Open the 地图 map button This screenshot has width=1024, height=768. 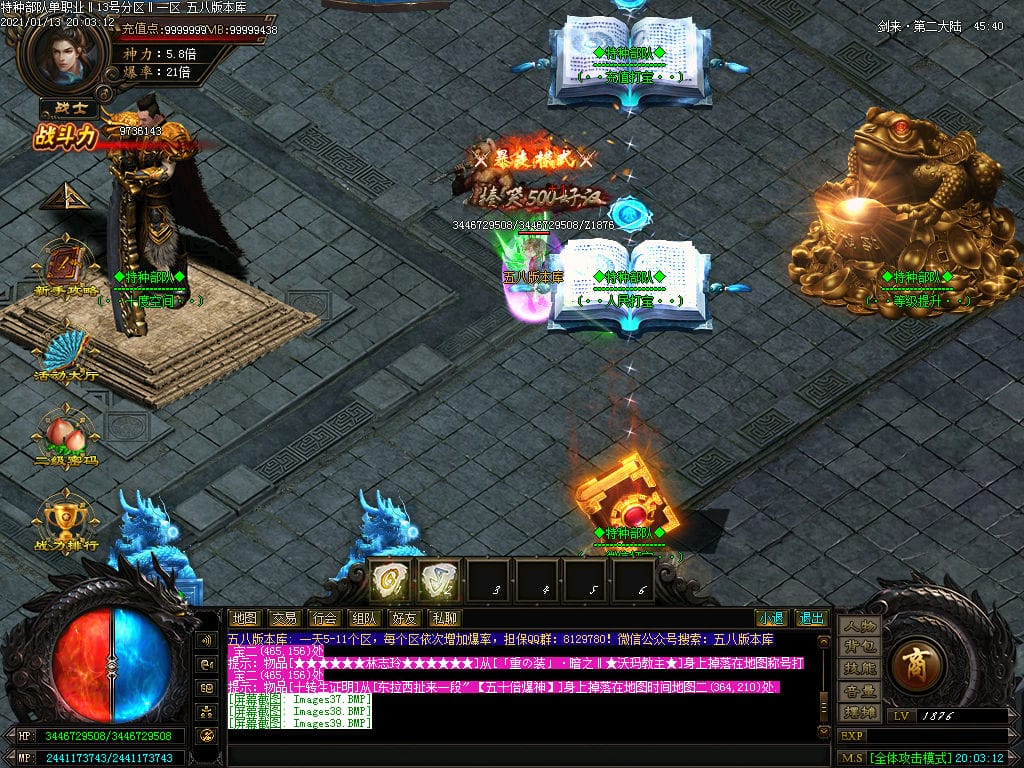(x=244, y=618)
